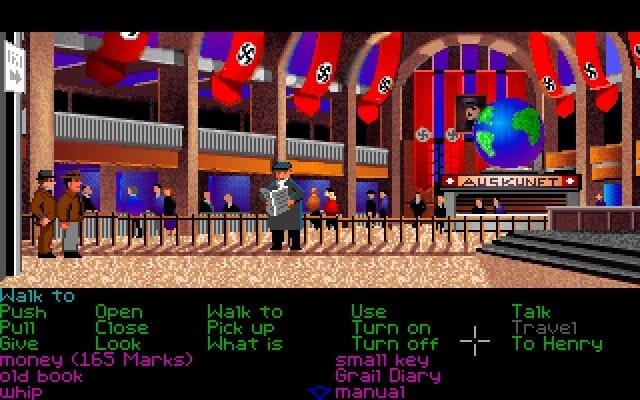Select the Push verb
Screen dimensions: 640x400
point(23,312)
